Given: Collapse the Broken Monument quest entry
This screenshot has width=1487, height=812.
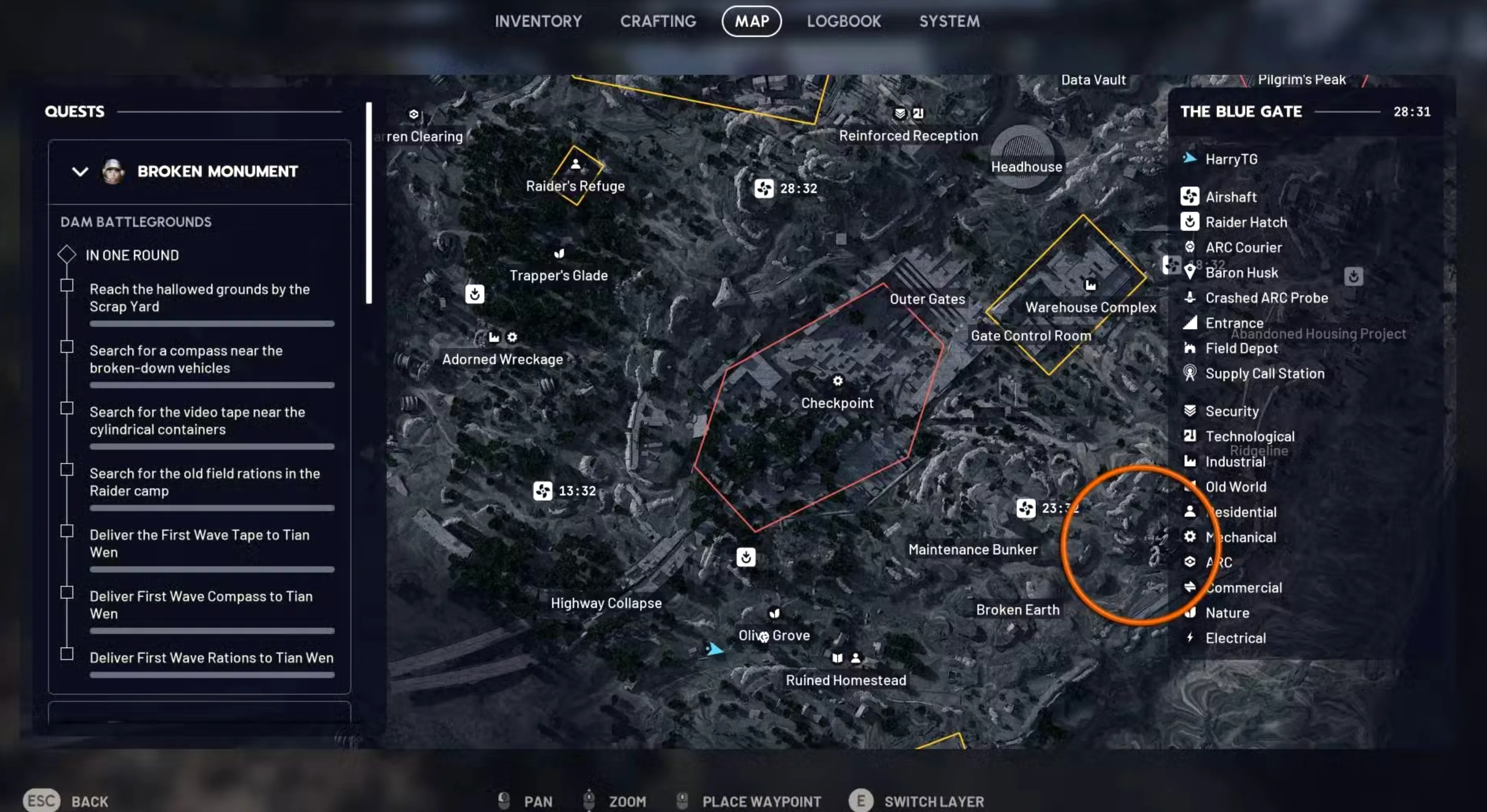Looking at the screenshot, I should [80, 171].
